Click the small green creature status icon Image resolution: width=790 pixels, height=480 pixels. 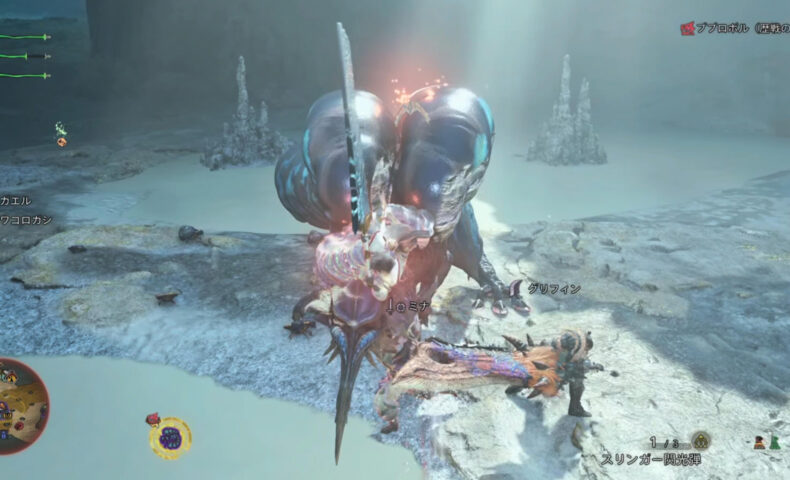click(61, 133)
